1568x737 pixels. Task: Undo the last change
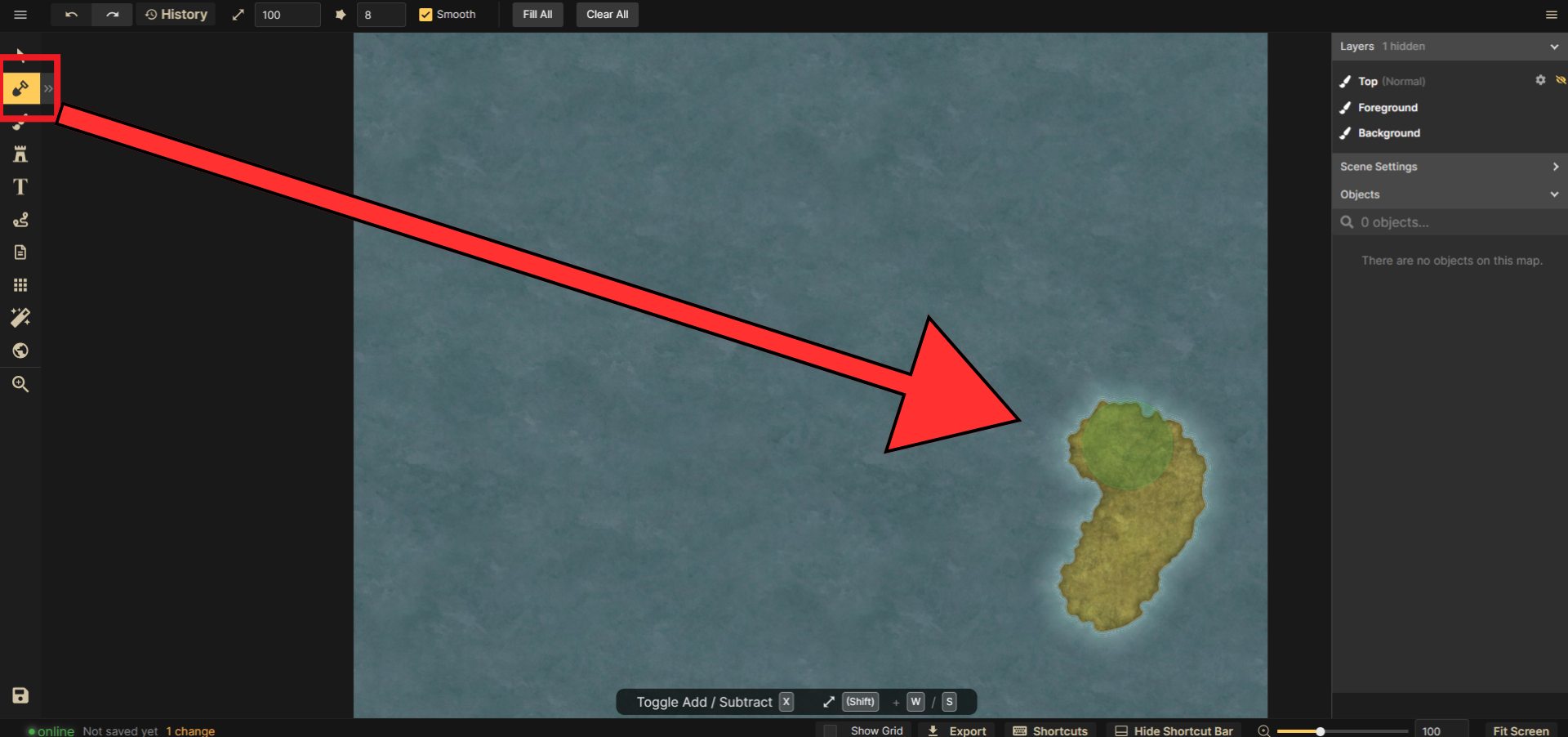[x=72, y=15]
